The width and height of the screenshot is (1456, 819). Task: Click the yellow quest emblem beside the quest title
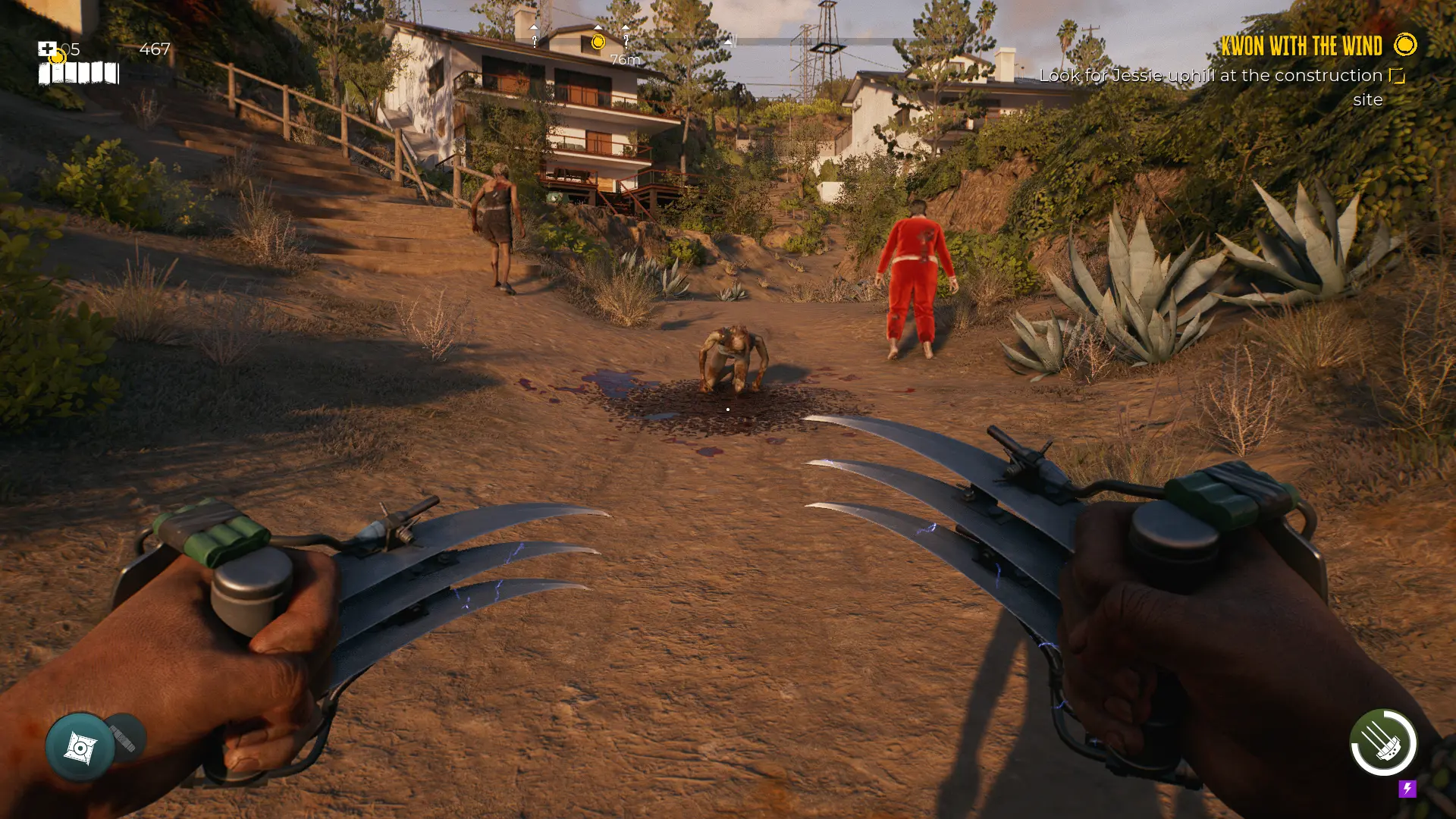1405,45
